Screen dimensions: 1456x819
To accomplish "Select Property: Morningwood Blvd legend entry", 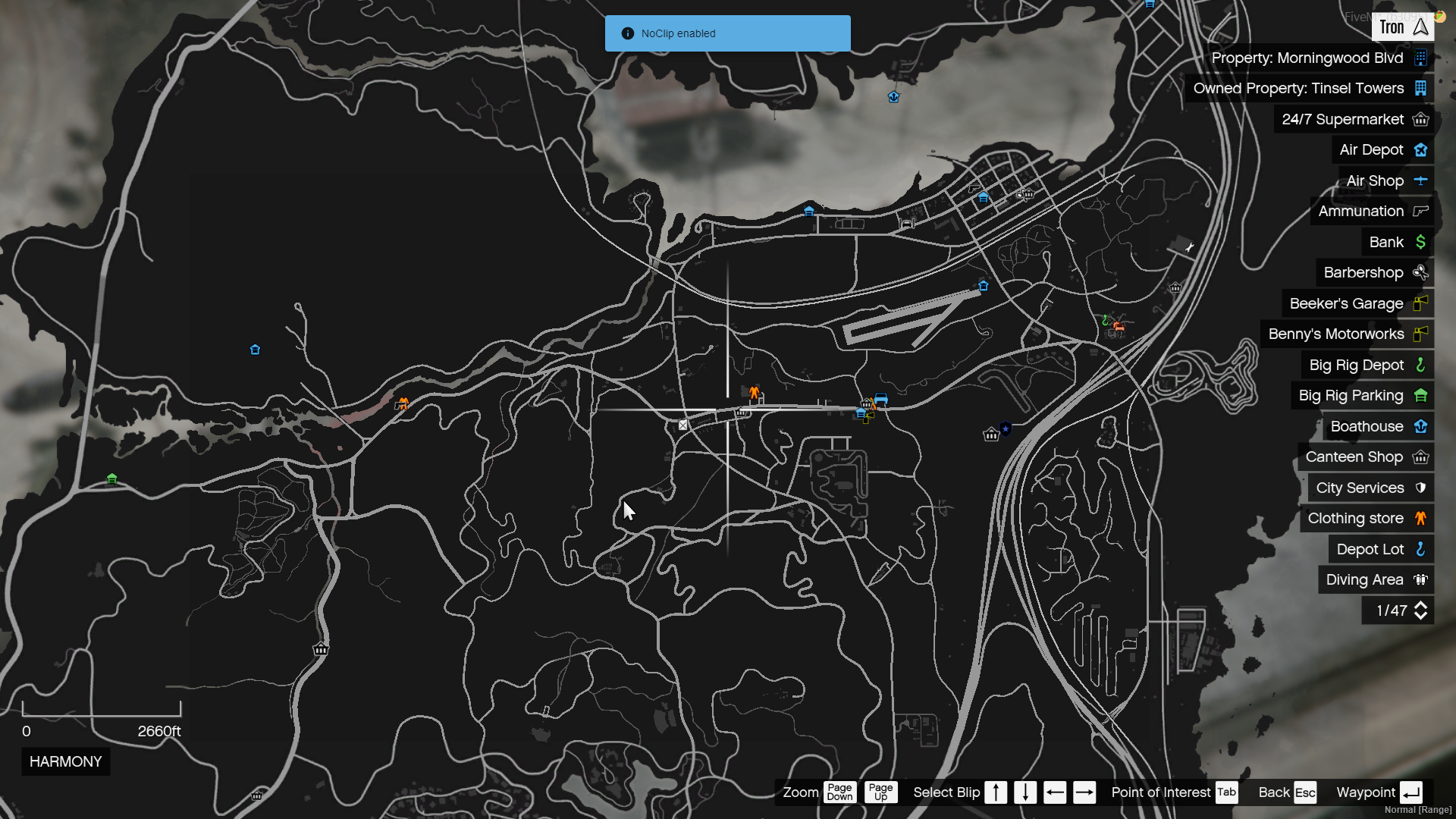I will (x=1318, y=58).
